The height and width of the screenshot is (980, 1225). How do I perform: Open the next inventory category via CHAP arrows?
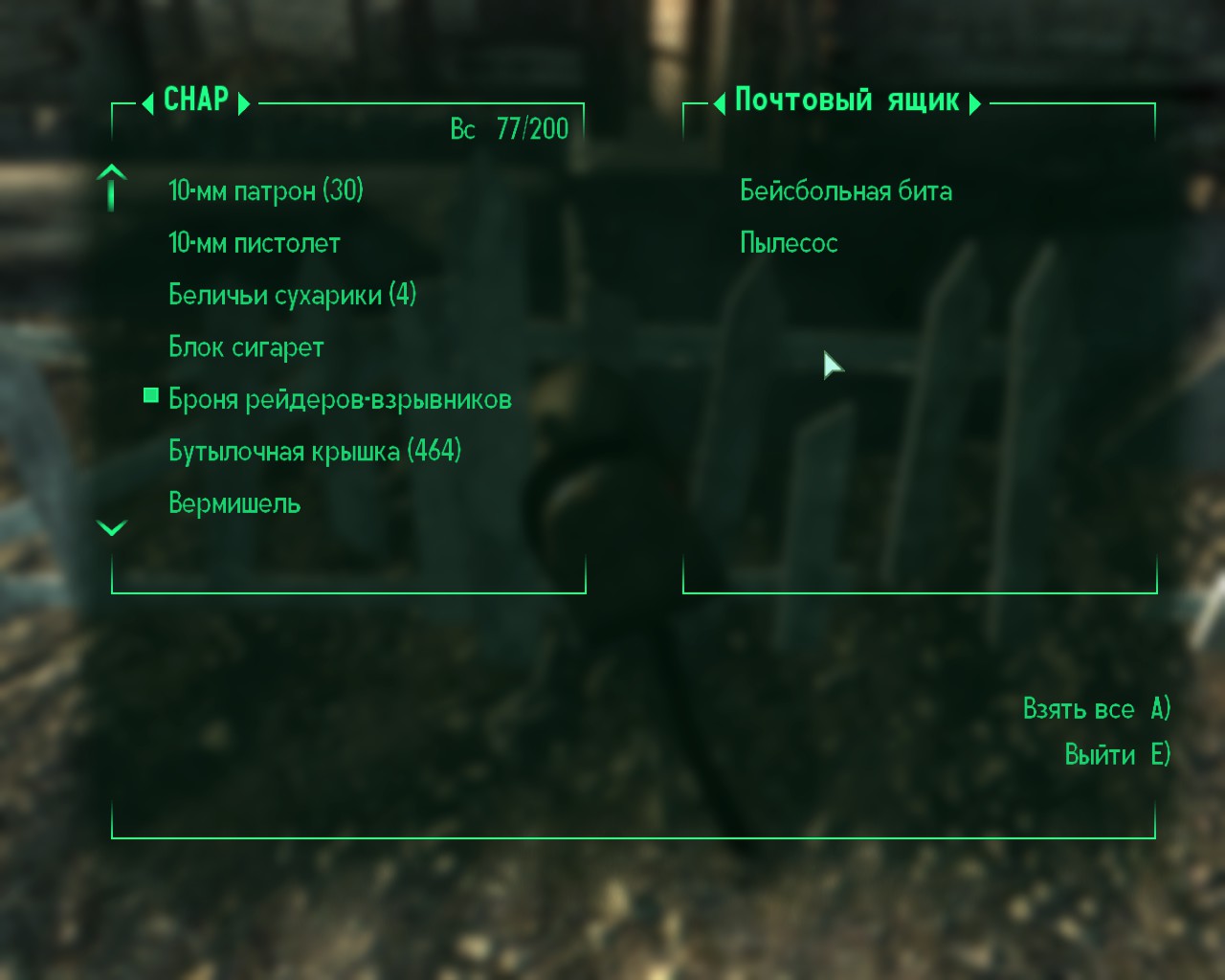pyautogui.click(x=247, y=101)
